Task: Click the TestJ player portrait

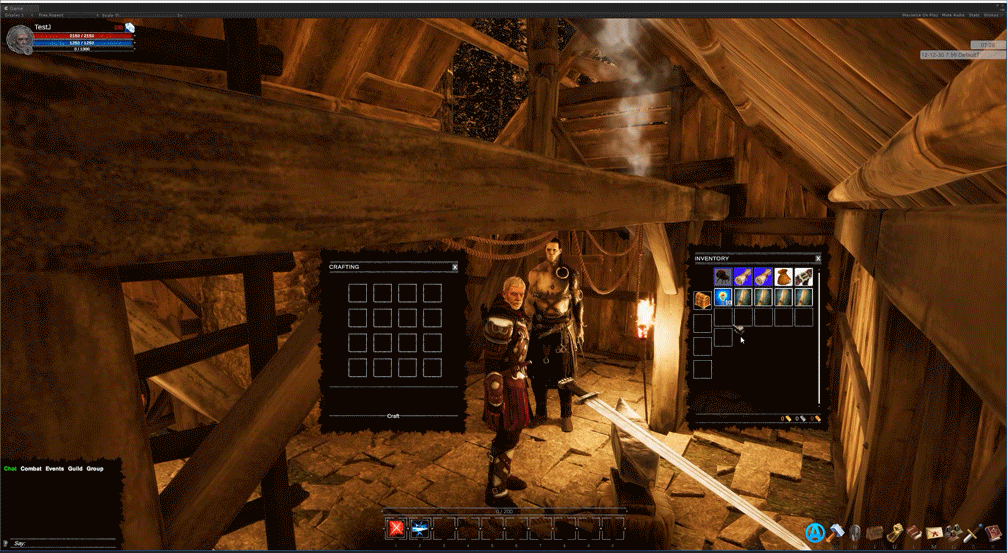Action: pos(19,40)
